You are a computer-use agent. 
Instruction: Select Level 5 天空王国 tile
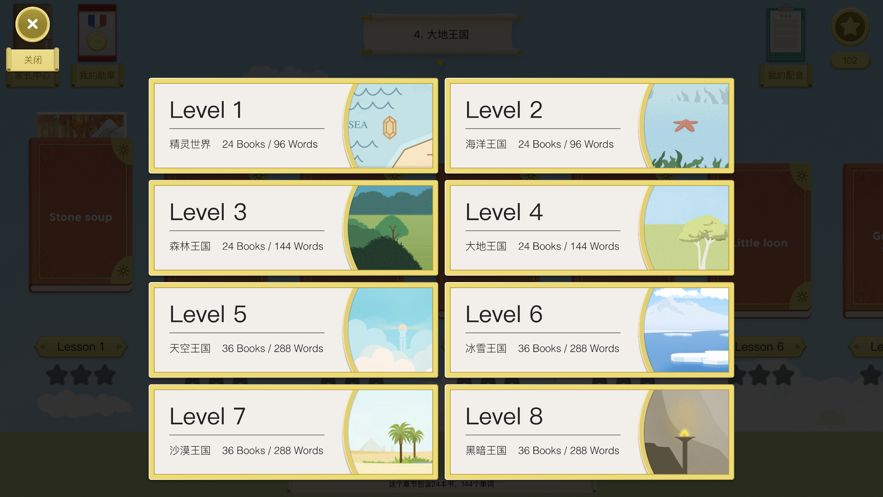coord(293,330)
